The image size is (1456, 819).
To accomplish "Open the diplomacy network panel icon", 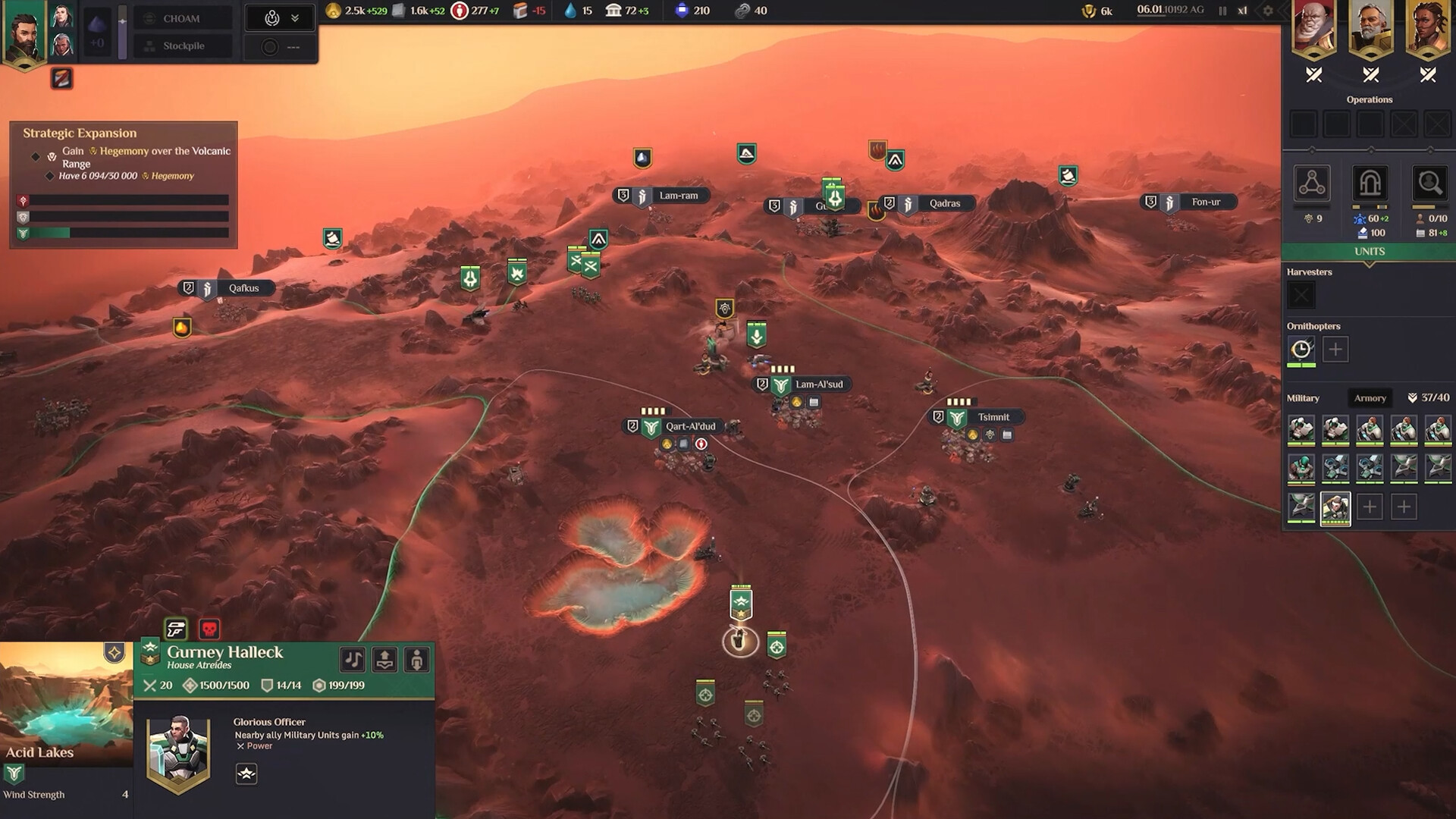I will click(x=1311, y=184).
